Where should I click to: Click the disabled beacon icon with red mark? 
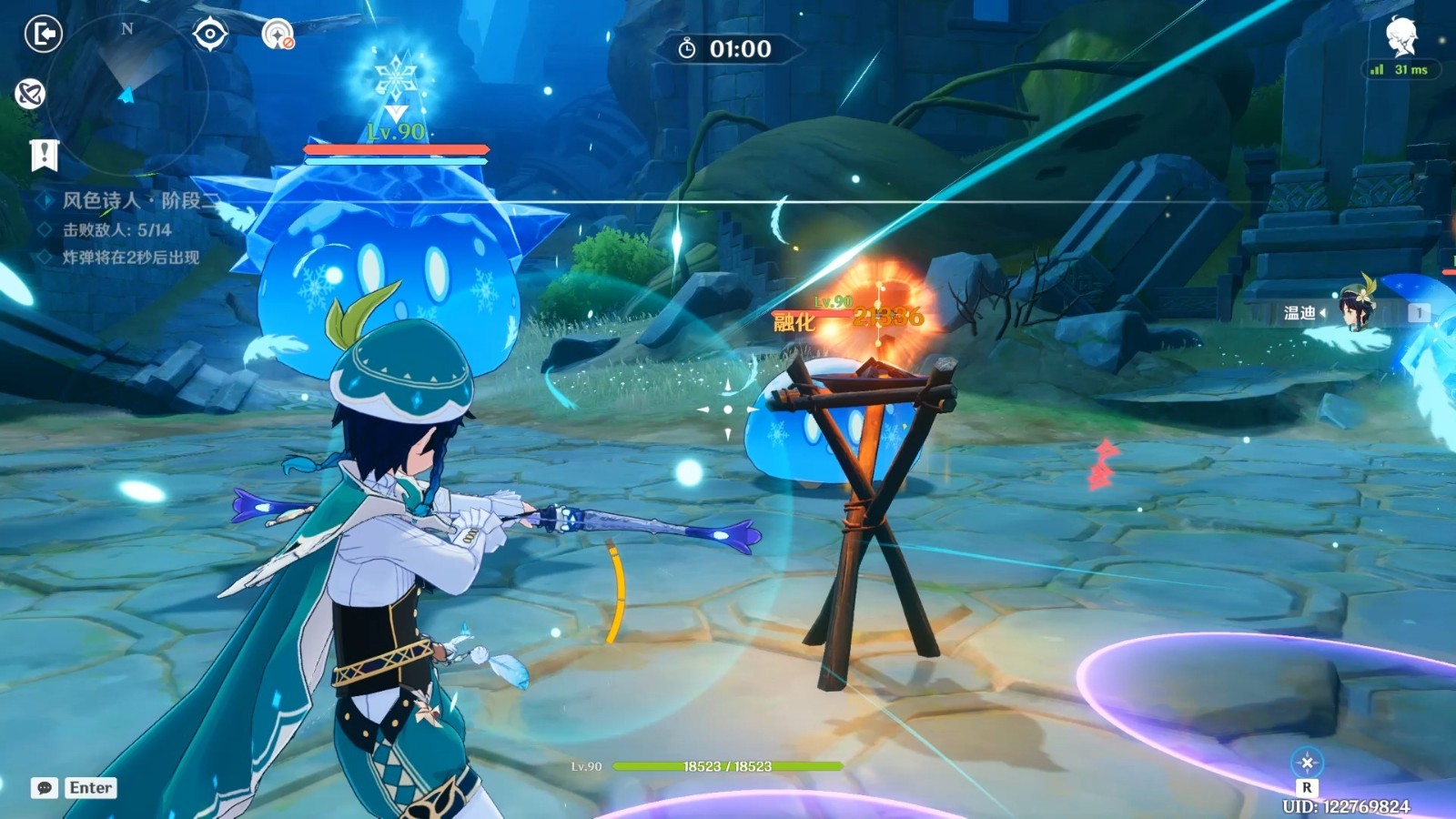278,35
